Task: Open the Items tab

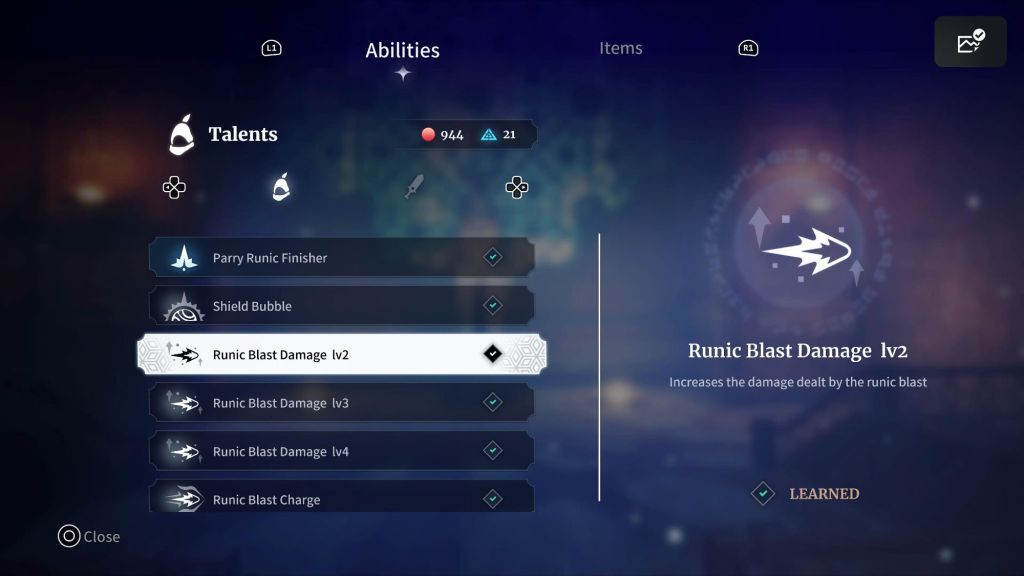Action: 620,48
